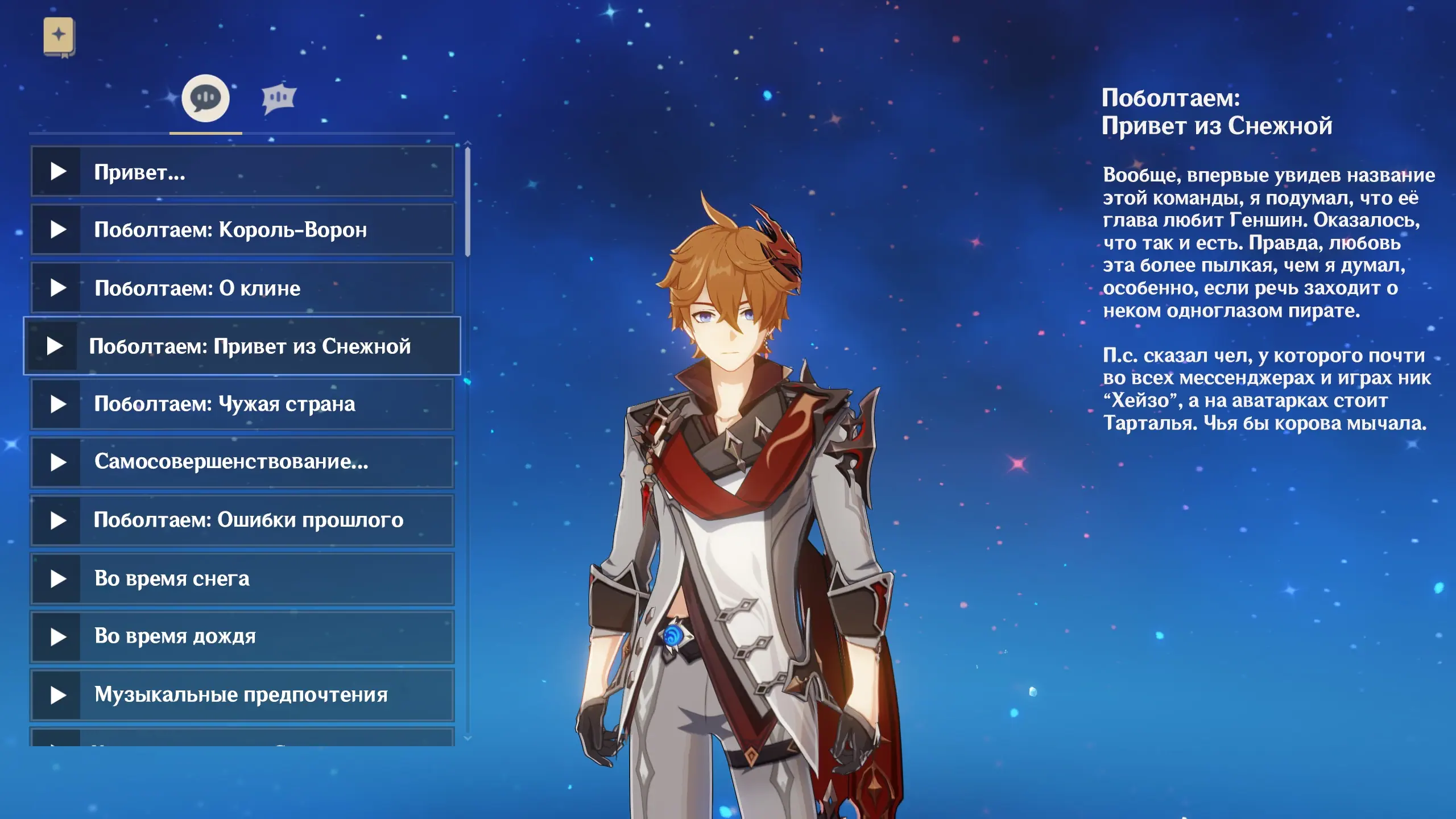
Task: Play the "Привет..." voice line
Action: pyautogui.click(x=242, y=172)
